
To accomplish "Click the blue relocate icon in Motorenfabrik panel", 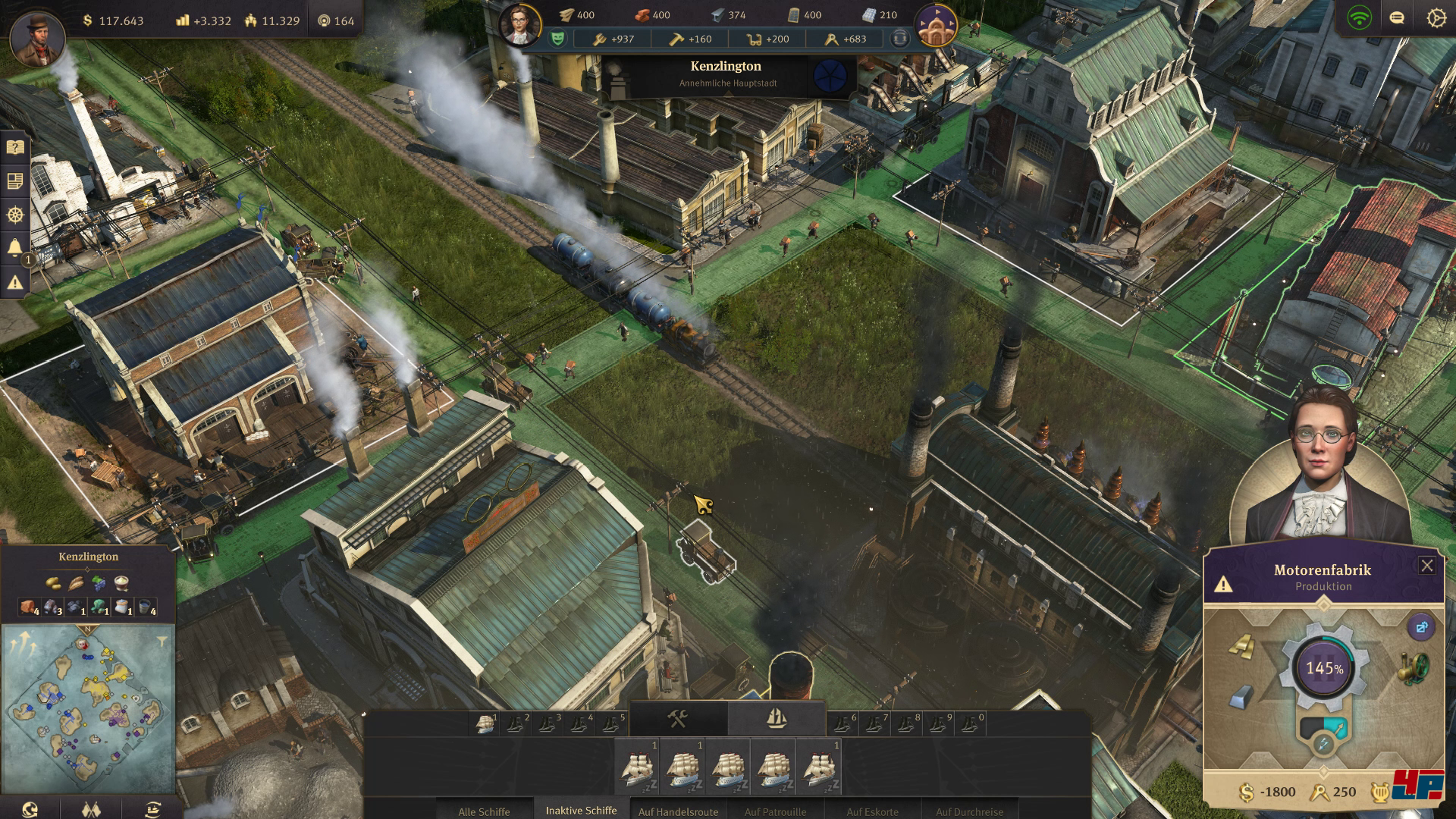I will pos(1420,627).
